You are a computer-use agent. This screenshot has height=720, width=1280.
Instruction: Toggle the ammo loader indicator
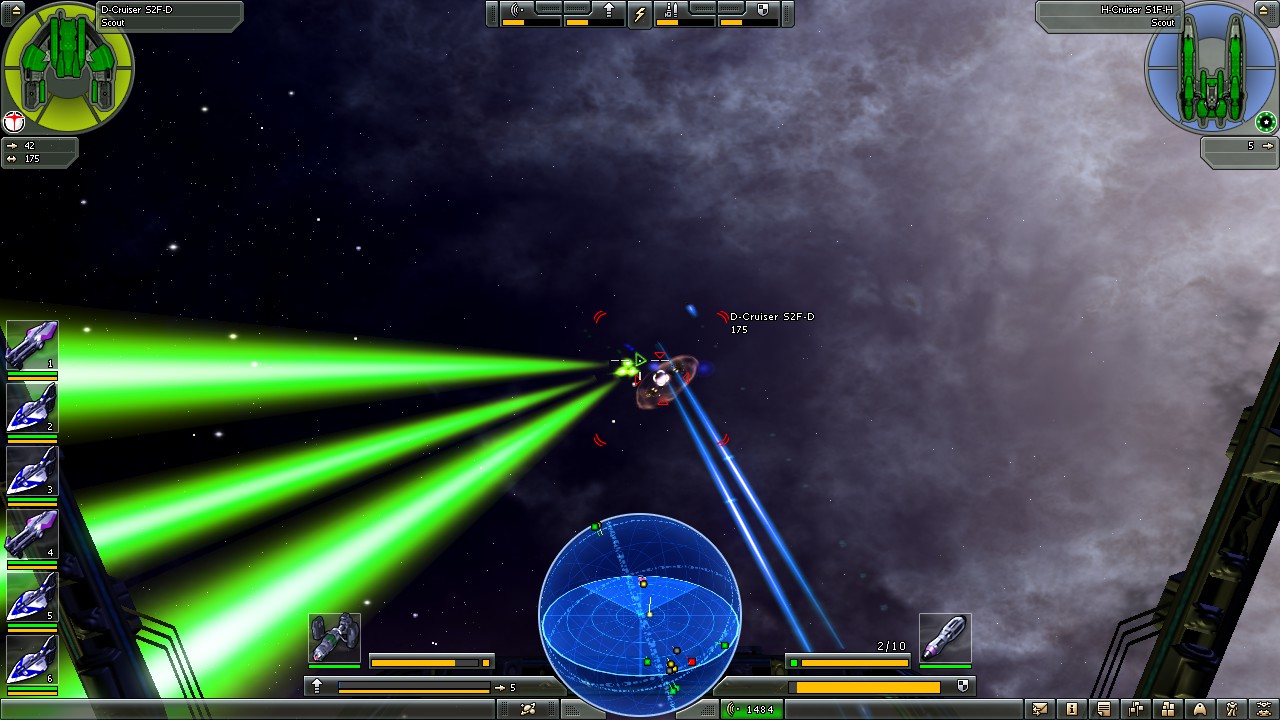pyautogui.click(x=669, y=12)
